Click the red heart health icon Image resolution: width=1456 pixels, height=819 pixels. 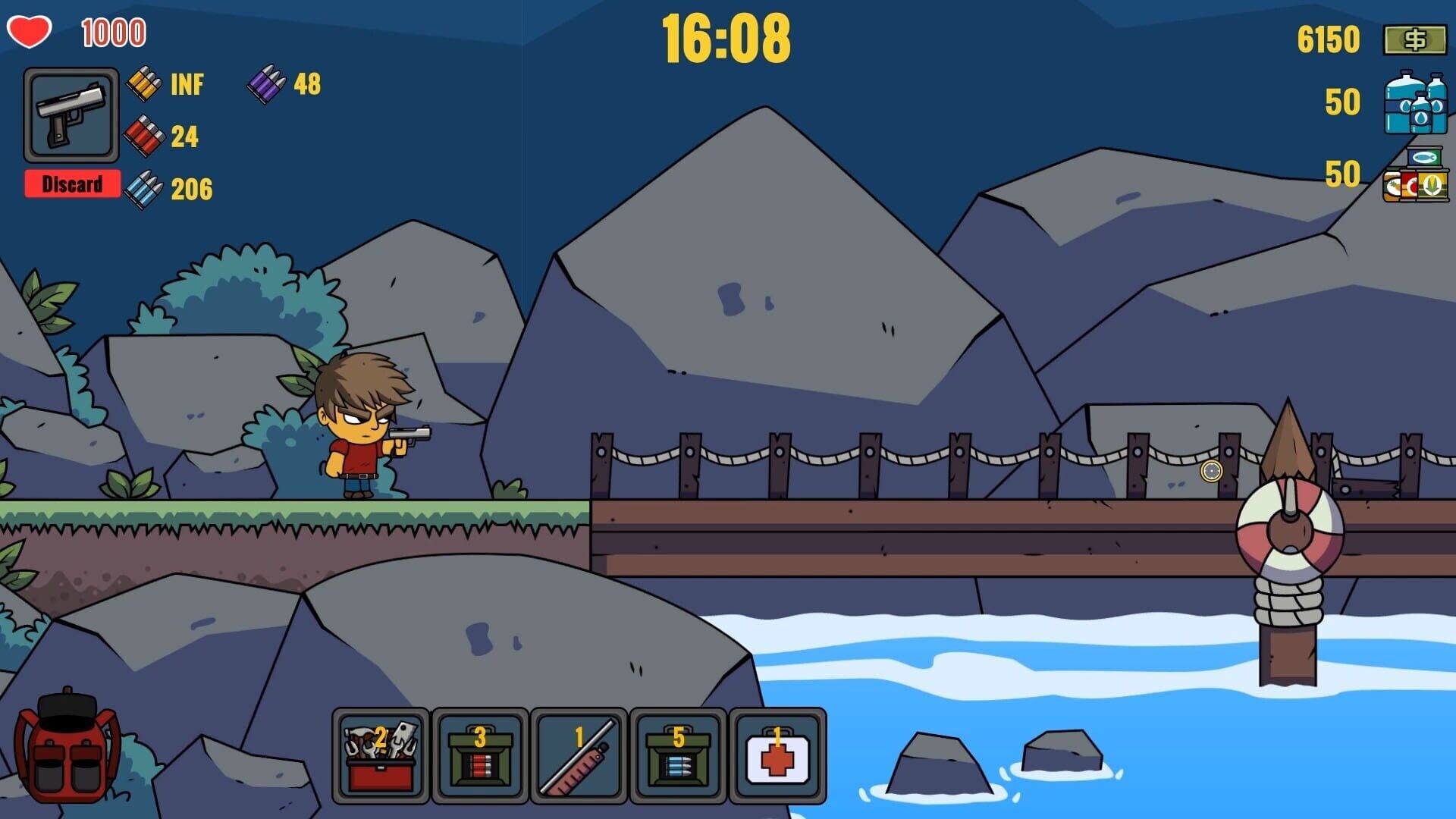(29, 31)
